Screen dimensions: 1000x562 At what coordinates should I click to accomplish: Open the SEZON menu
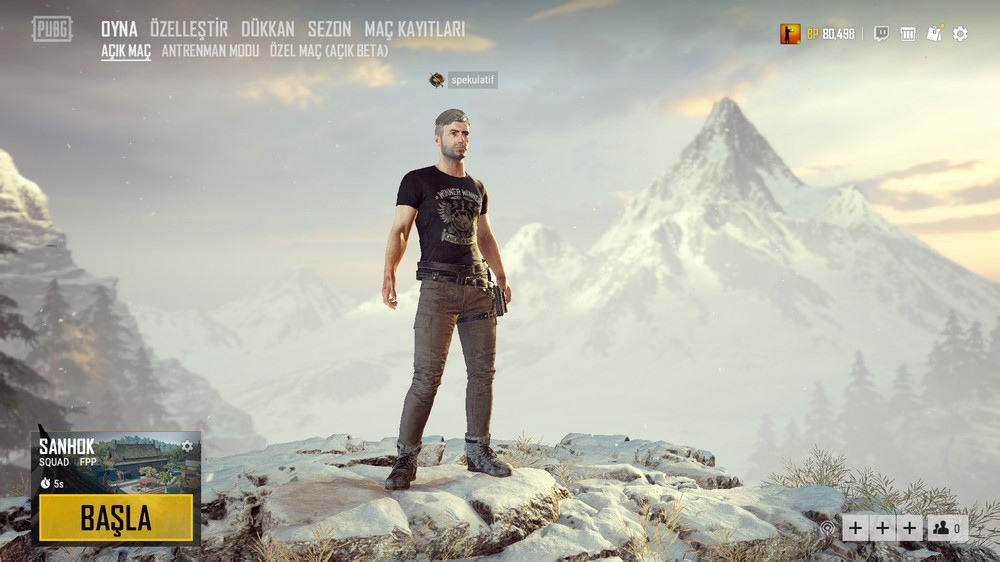329,29
